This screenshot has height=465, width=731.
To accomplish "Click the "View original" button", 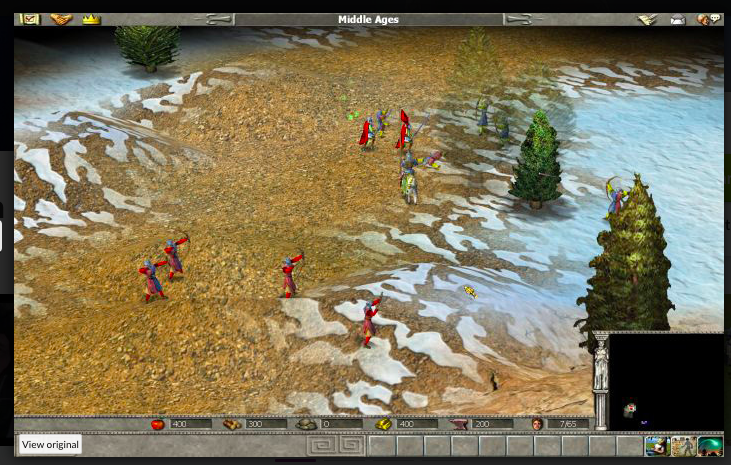I will pyautogui.click(x=49, y=445).
